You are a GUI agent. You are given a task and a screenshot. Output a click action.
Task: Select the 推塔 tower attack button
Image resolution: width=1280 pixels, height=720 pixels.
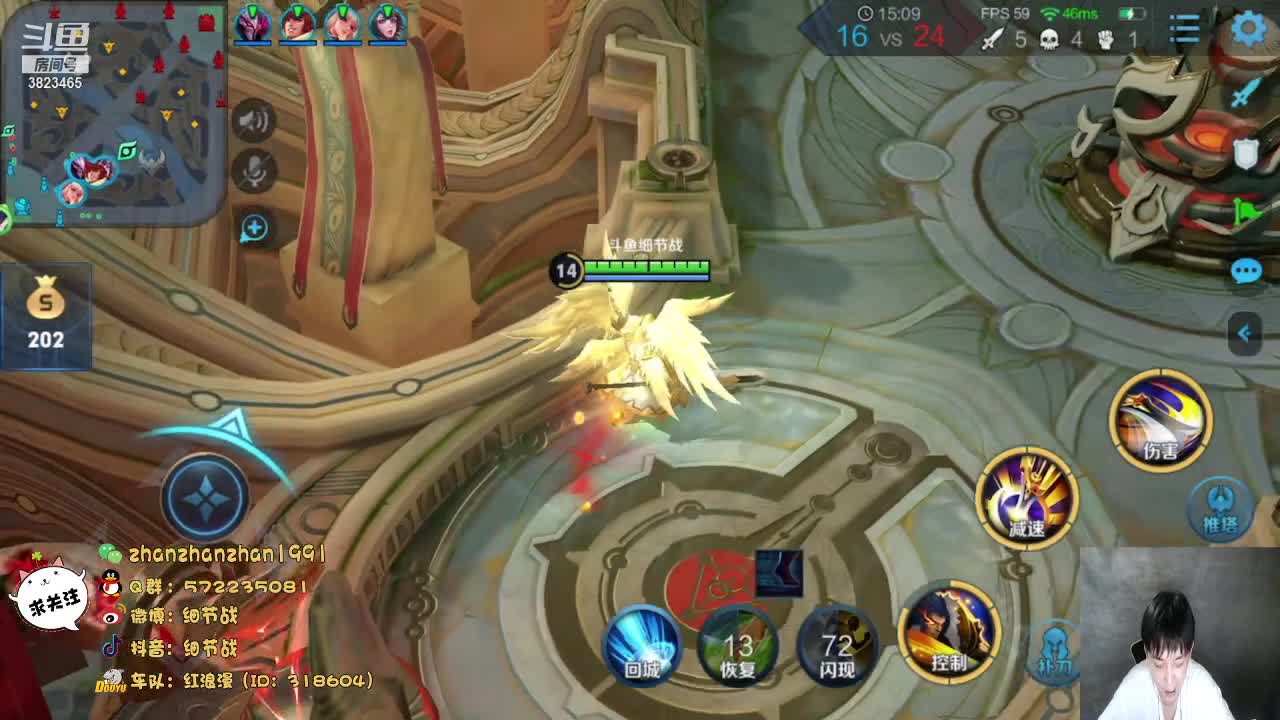[x=1219, y=507]
